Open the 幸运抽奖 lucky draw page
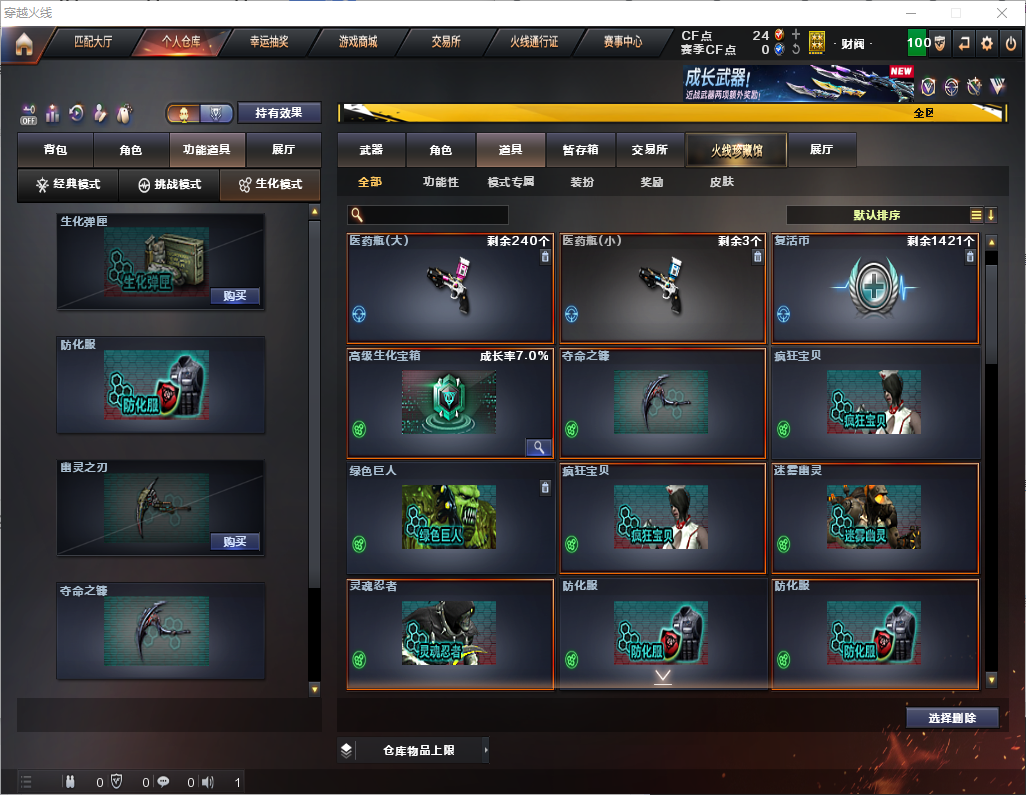Image resolution: width=1026 pixels, height=795 pixels. pyautogui.click(x=268, y=42)
